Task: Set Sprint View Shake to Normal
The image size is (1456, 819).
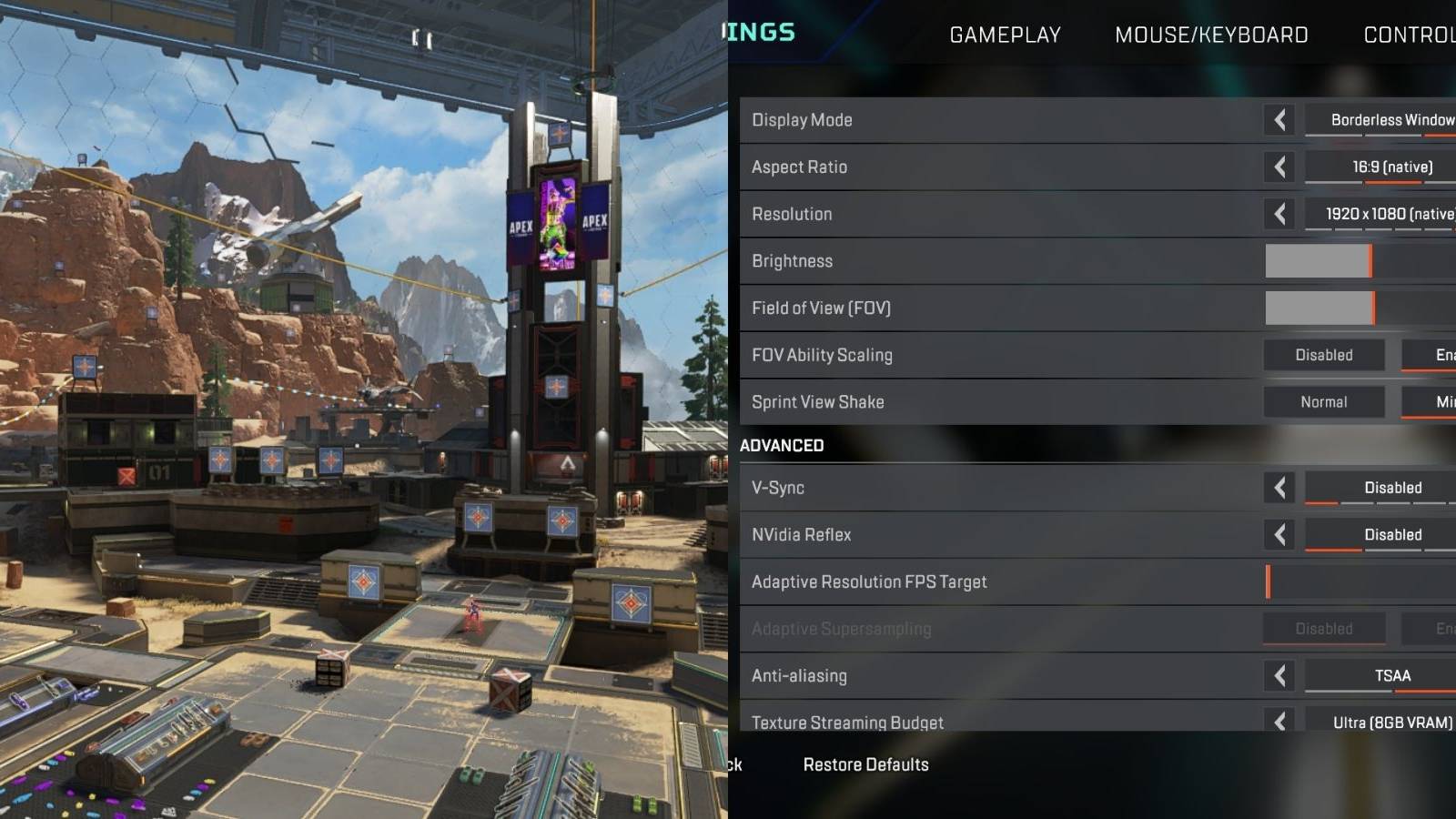Action: [x=1324, y=401]
